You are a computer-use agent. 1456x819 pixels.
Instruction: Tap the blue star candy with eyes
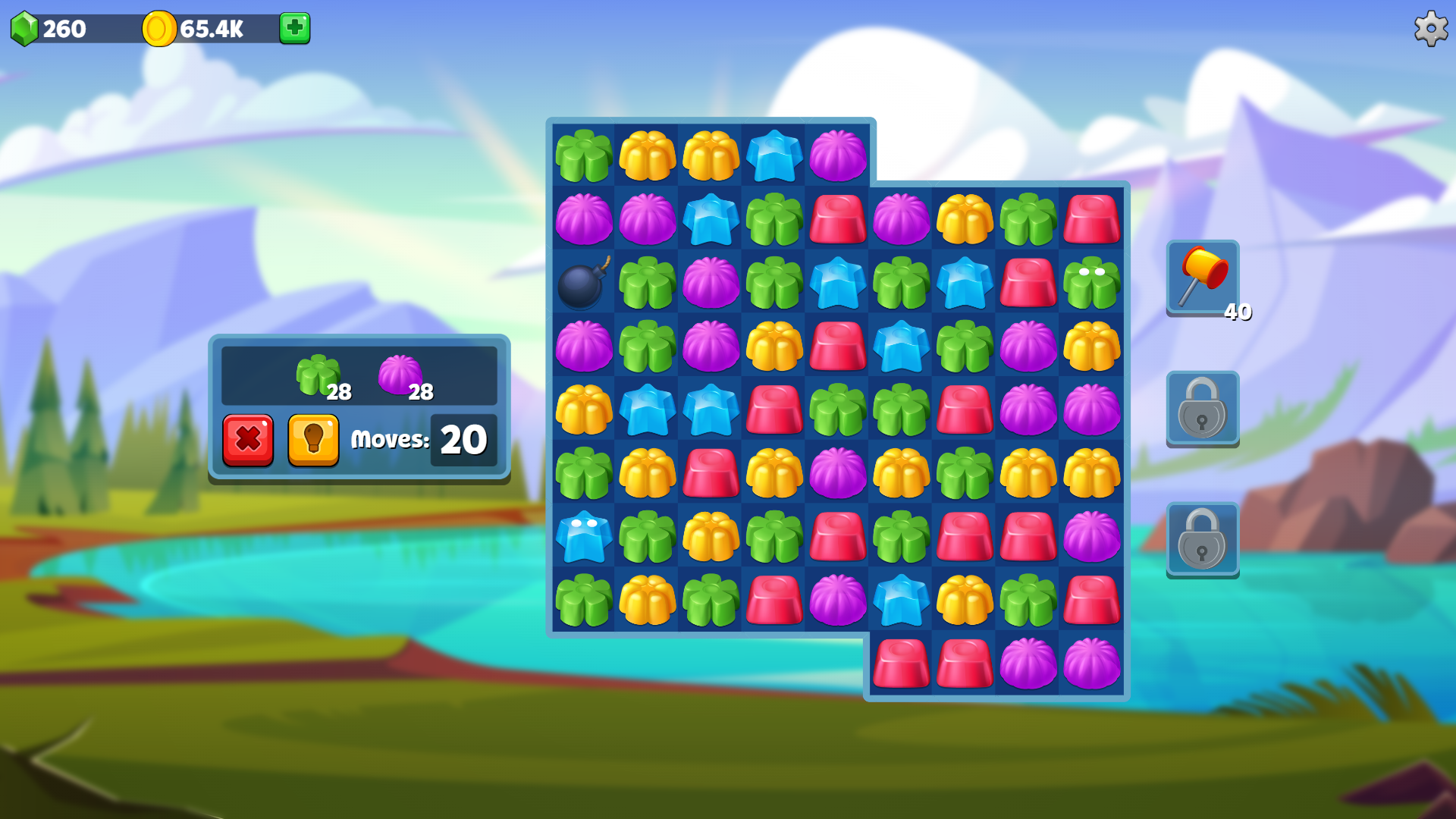(582, 538)
